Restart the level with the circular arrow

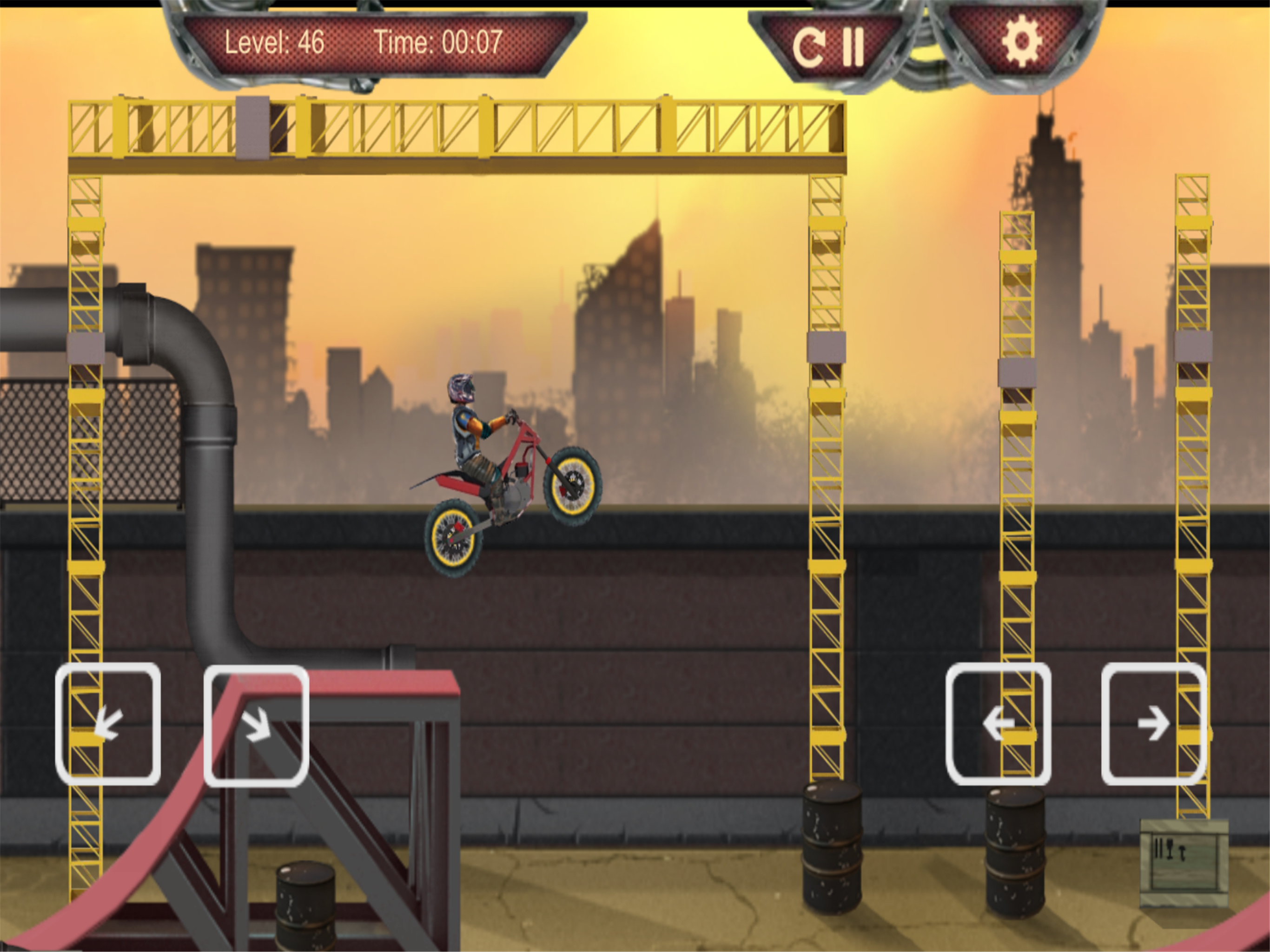tap(809, 46)
